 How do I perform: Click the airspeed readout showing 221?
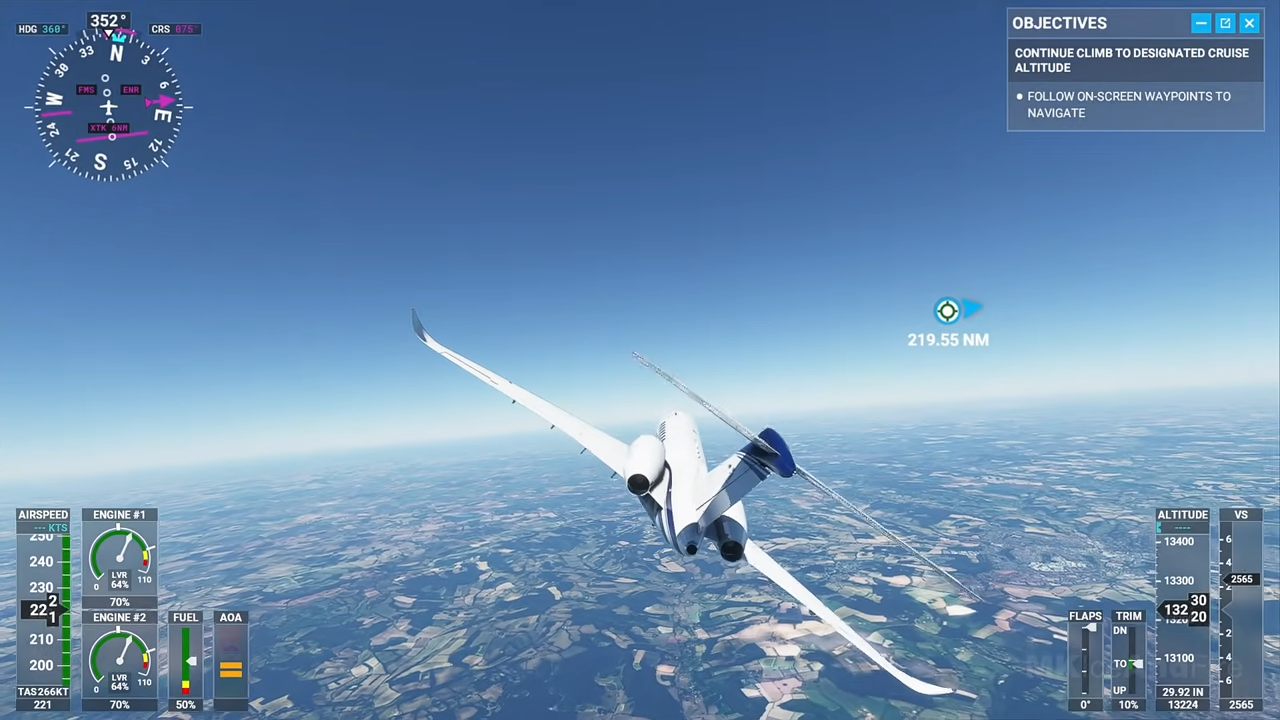point(43,704)
